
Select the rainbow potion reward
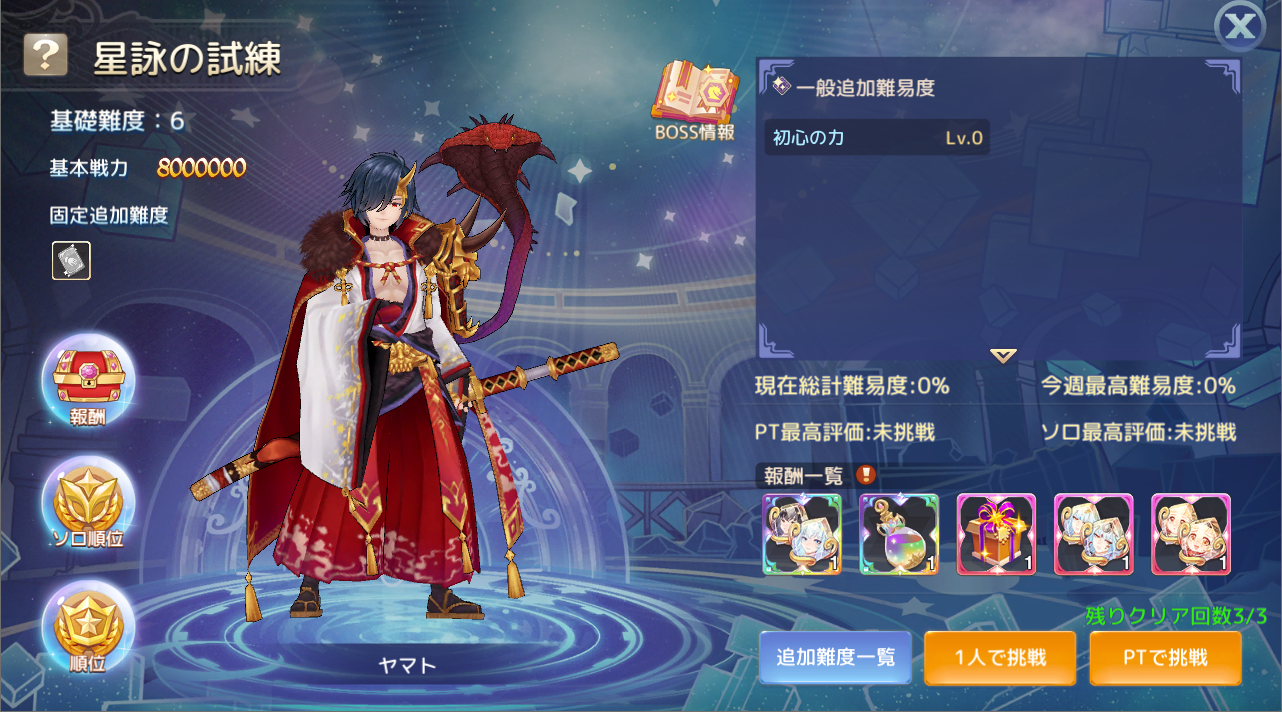pos(899,535)
